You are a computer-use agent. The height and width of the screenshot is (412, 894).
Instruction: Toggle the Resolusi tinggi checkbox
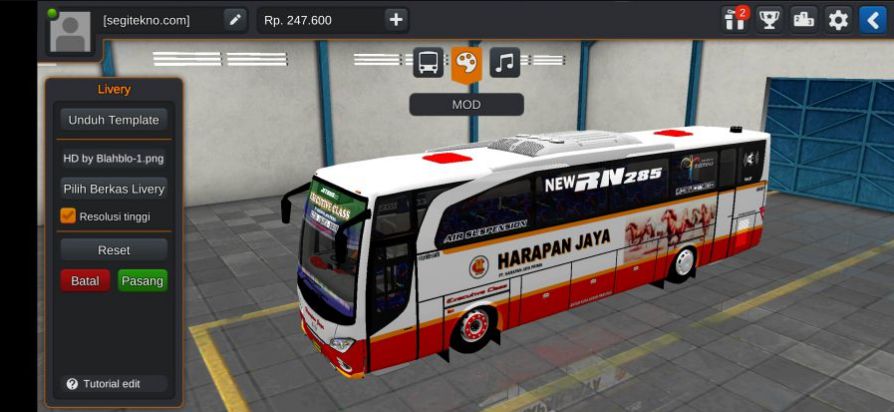[x=68, y=215]
